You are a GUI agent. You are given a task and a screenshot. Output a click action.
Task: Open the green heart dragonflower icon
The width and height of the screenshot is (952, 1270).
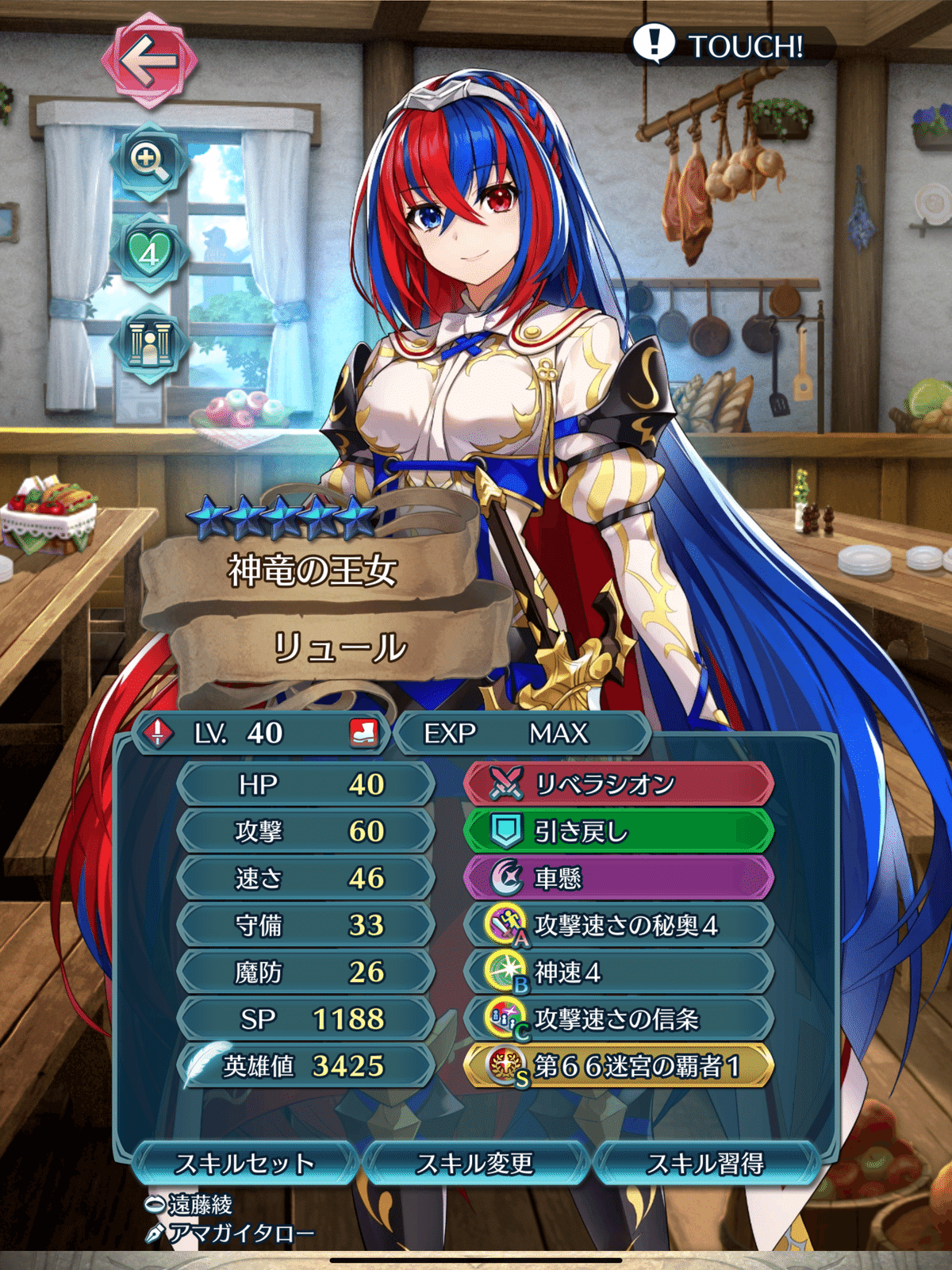(x=149, y=252)
